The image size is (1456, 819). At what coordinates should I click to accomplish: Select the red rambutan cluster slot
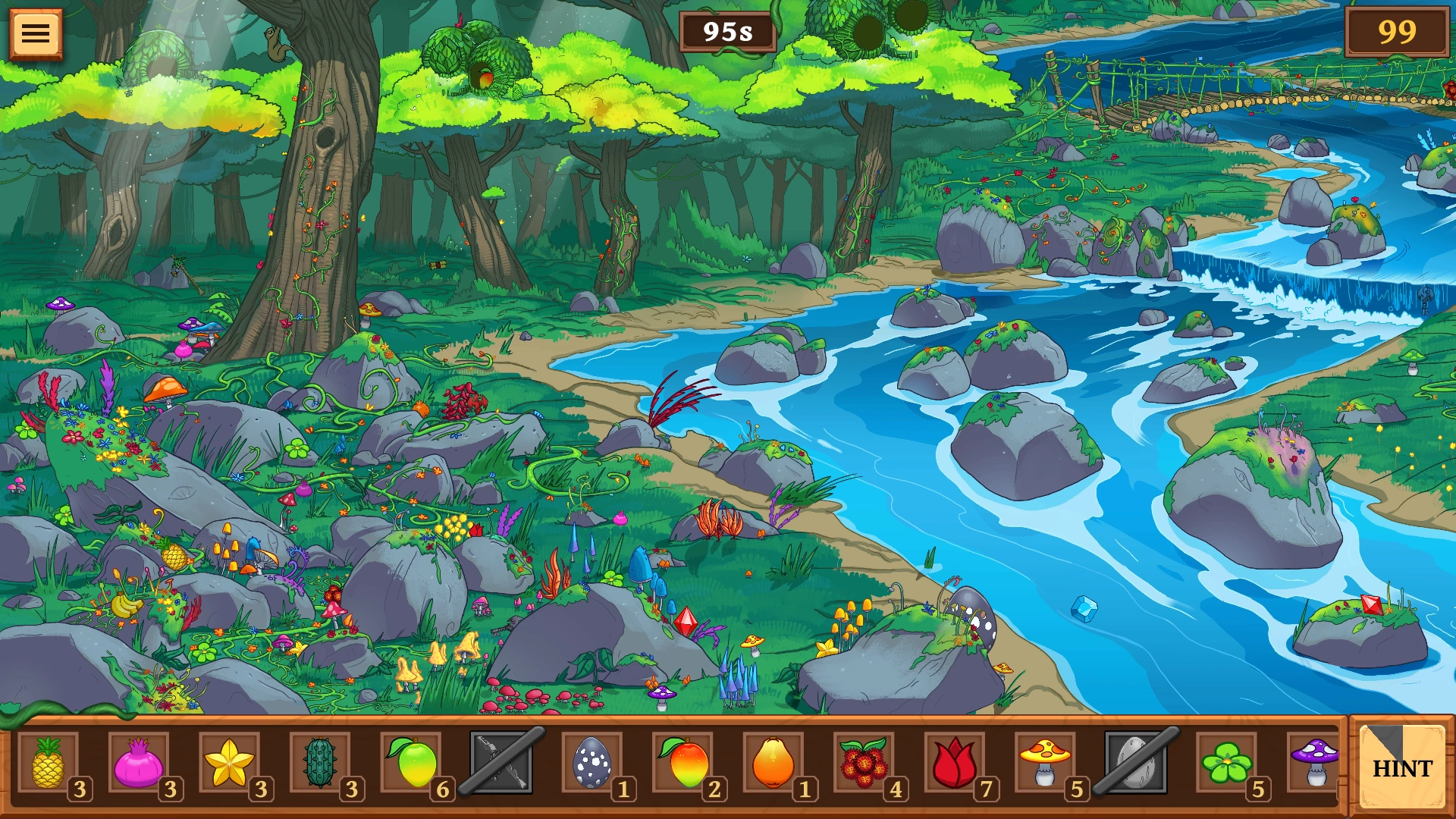(864, 763)
